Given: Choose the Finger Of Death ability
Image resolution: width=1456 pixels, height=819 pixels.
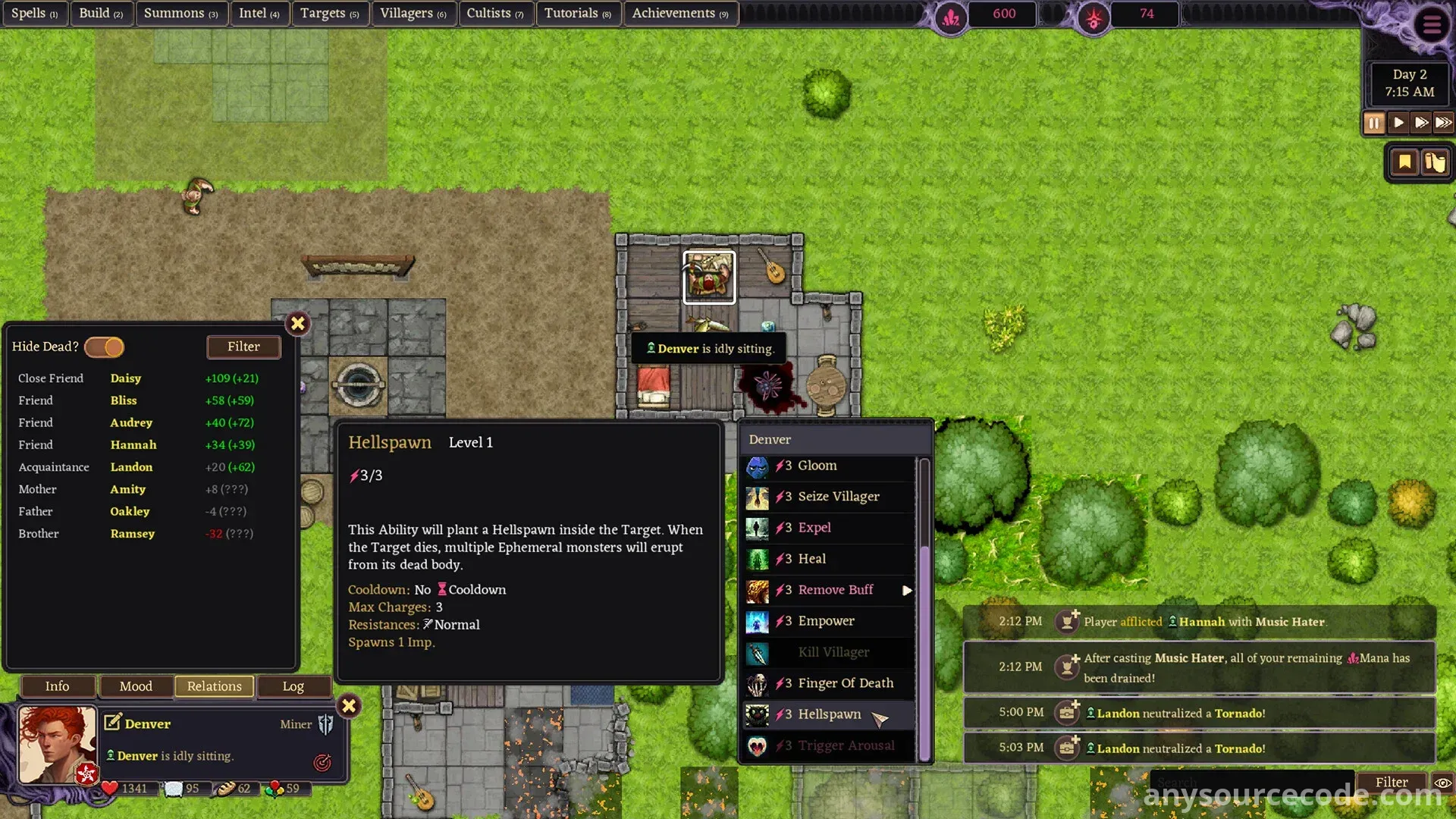Looking at the screenshot, I should (x=845, y=683).
